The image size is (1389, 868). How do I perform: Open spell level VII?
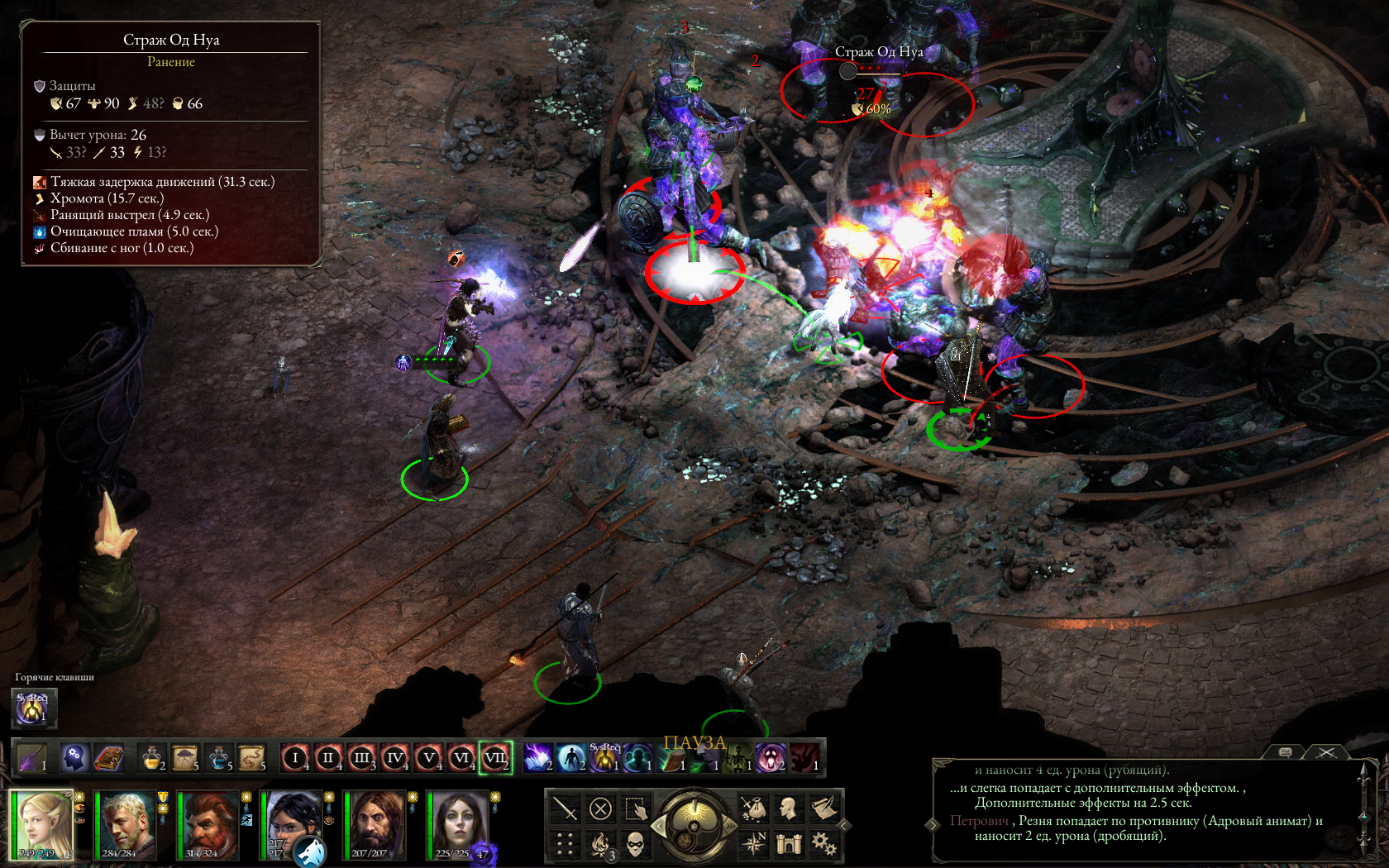click(x=495, y=757)
